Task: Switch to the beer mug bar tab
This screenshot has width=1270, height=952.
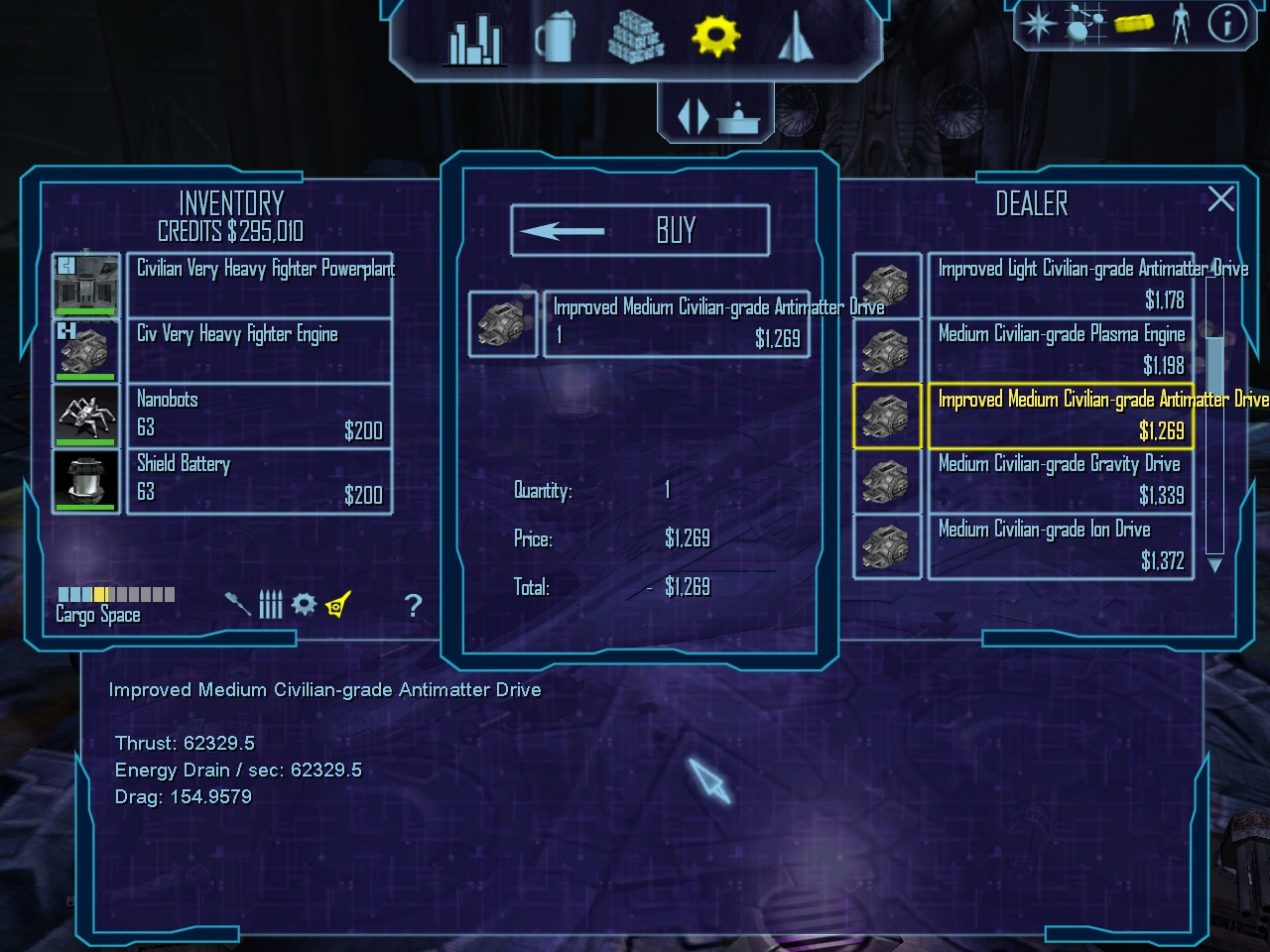Action: [x=556, y=38]
